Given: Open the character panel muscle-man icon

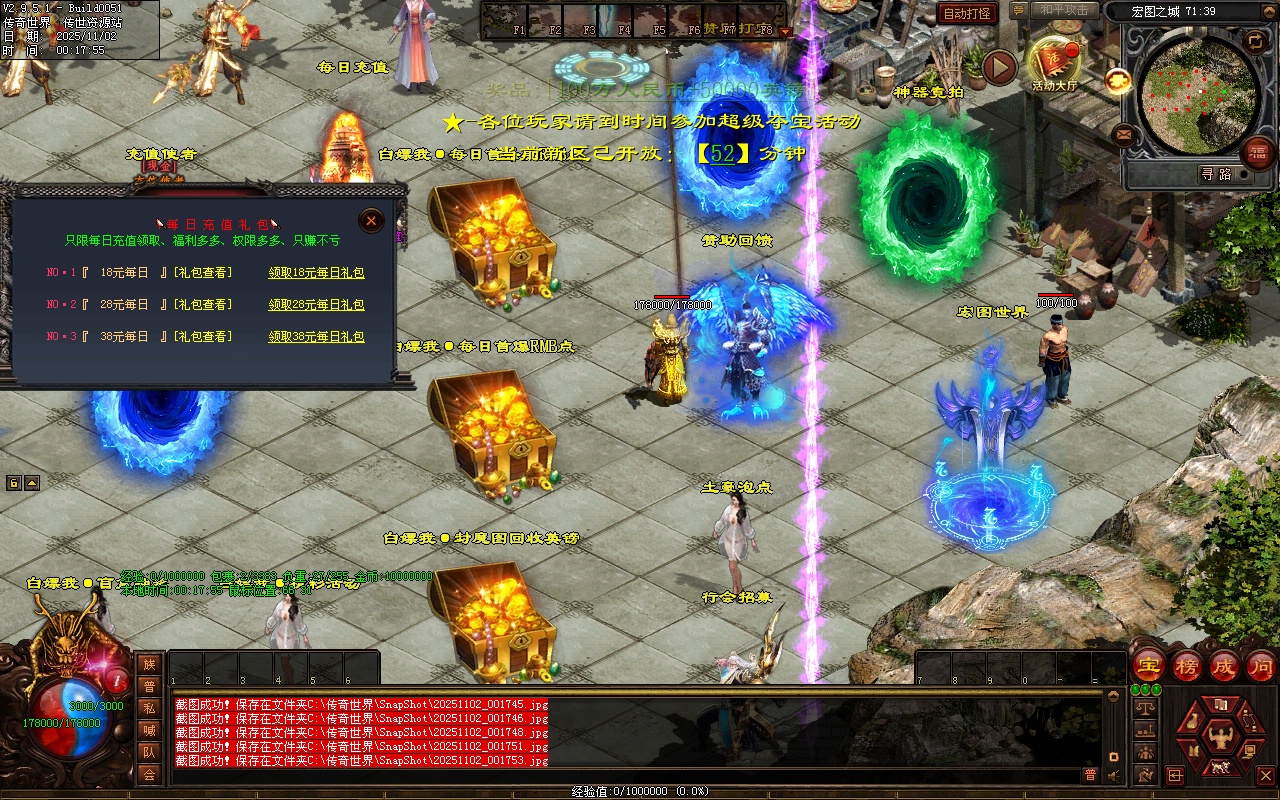Looking at the screenshot, I should click(x=1219, y=738).
